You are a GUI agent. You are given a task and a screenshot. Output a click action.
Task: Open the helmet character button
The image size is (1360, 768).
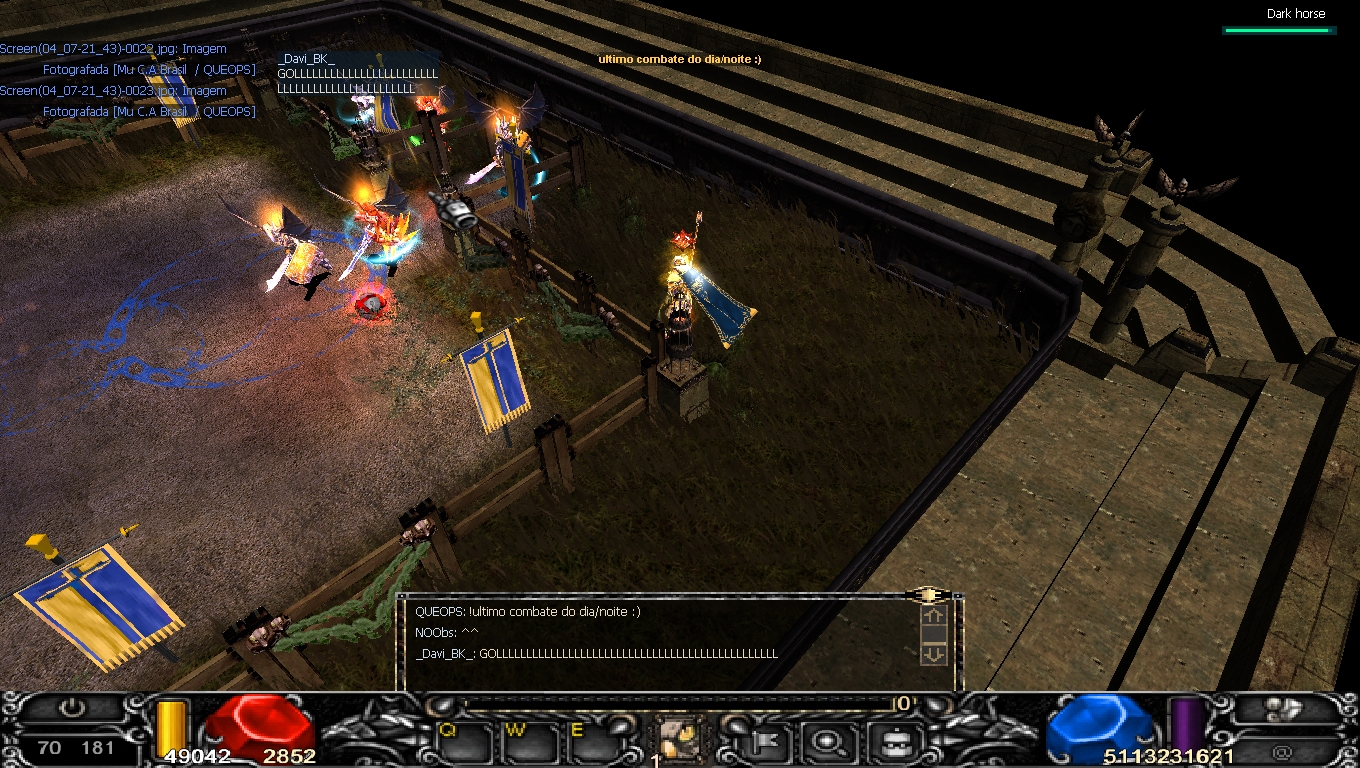[886, 742]
